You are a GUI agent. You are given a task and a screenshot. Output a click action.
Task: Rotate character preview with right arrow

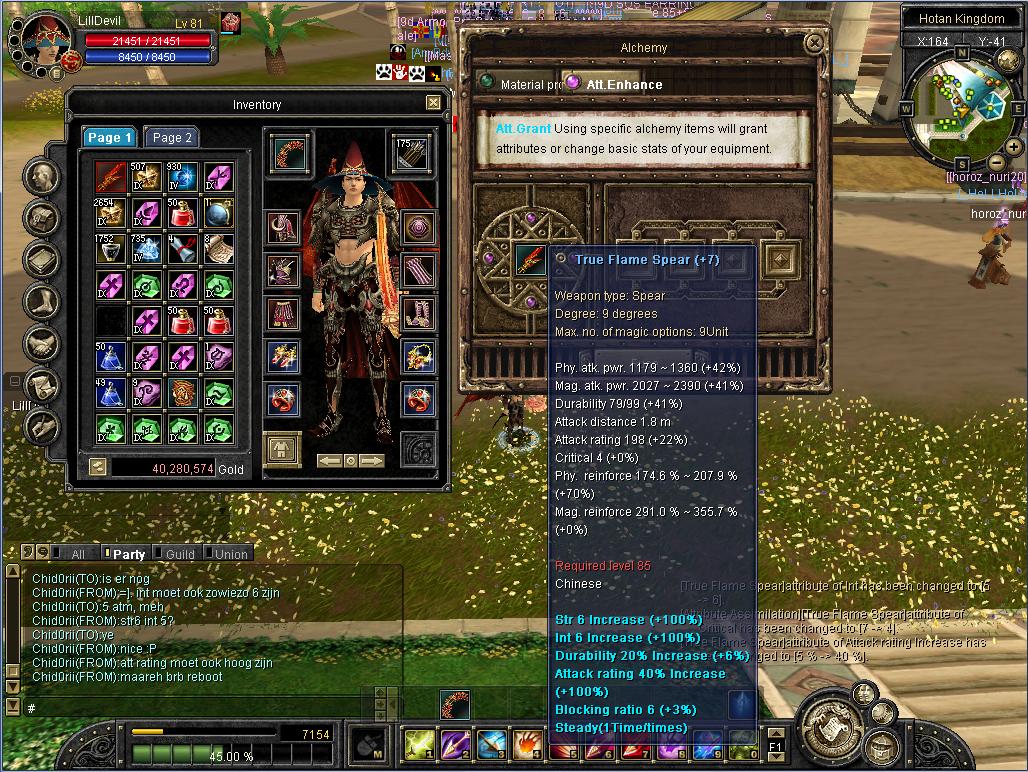click(372, 460)
